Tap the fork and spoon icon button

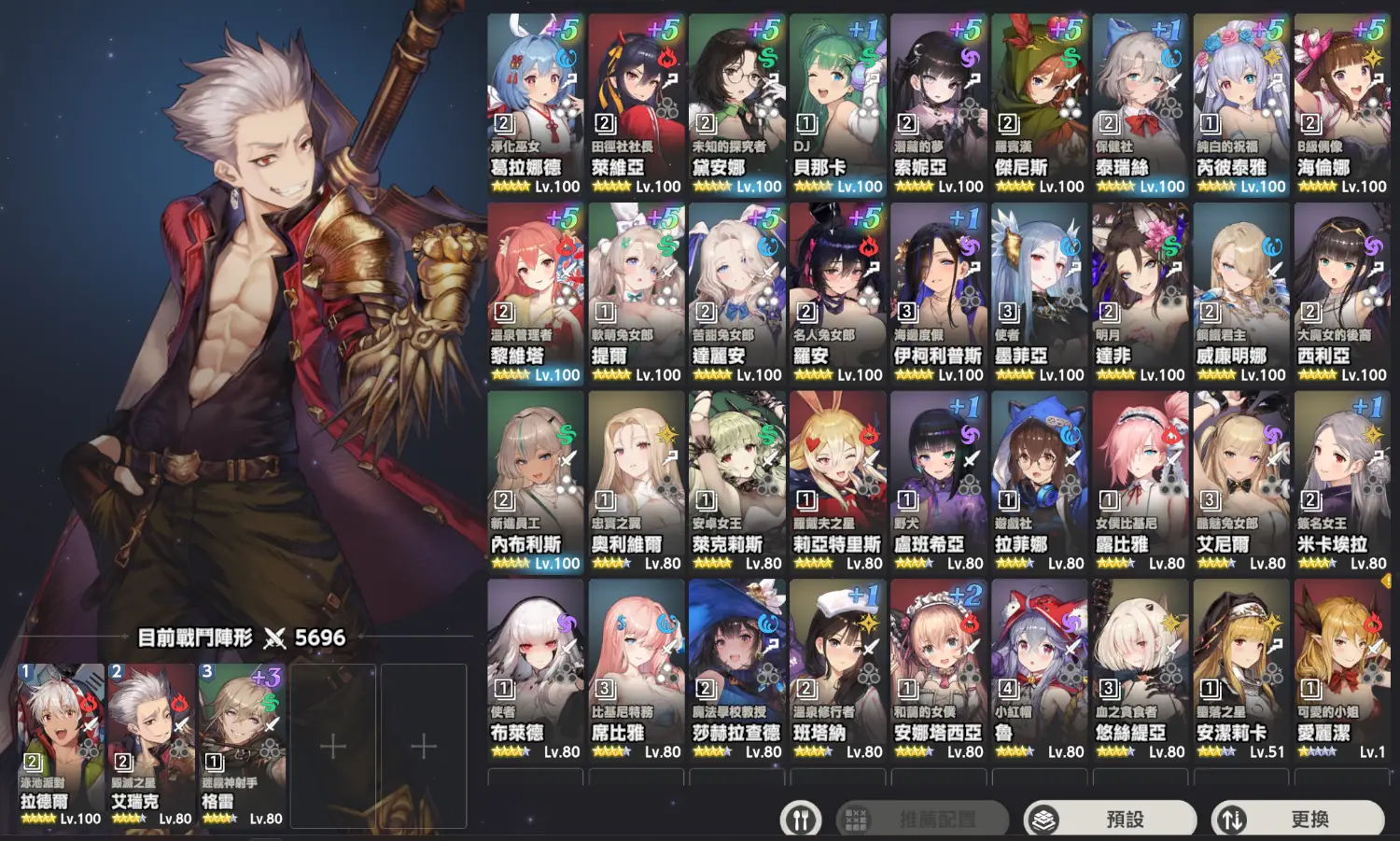(800, 820)
